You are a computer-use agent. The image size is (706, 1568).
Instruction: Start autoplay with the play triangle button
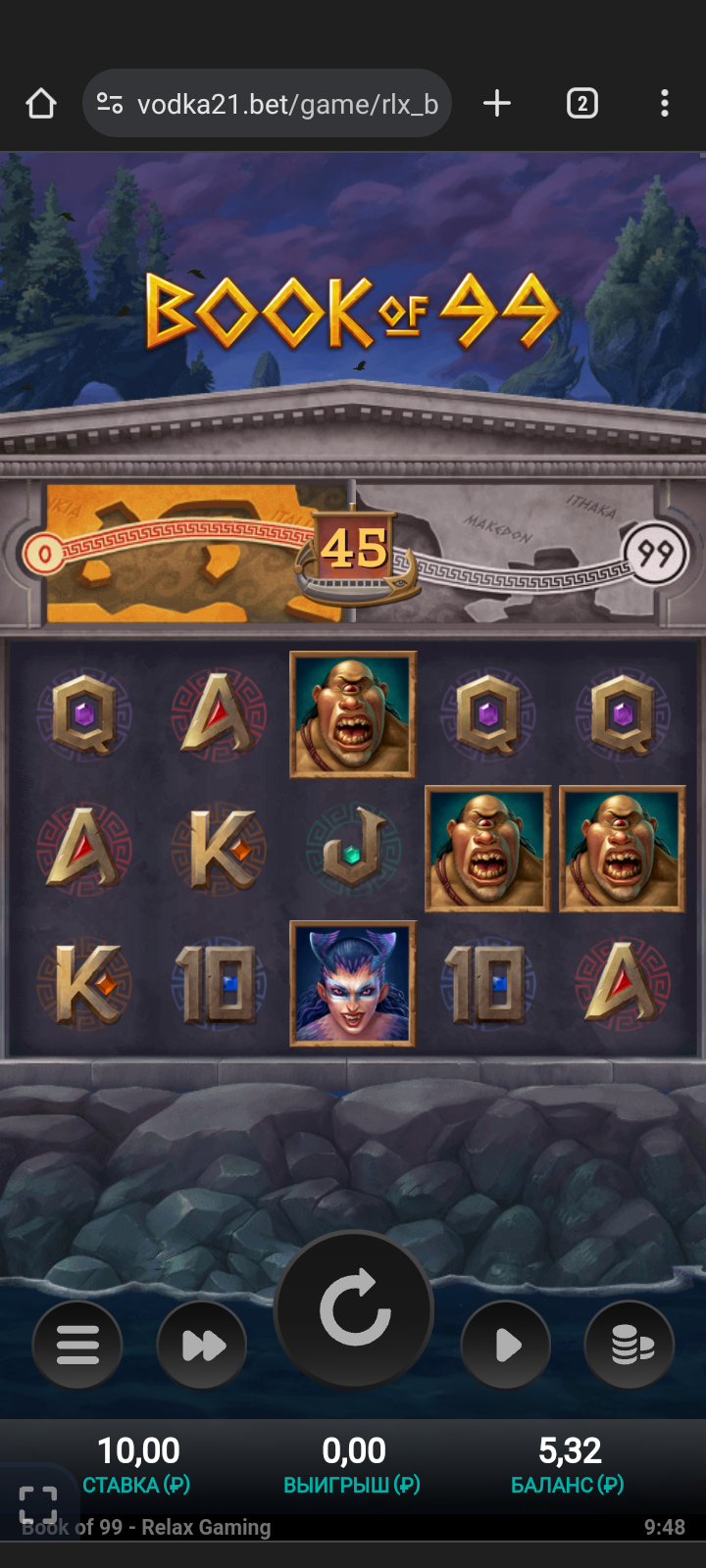[x=506, y=1345]
